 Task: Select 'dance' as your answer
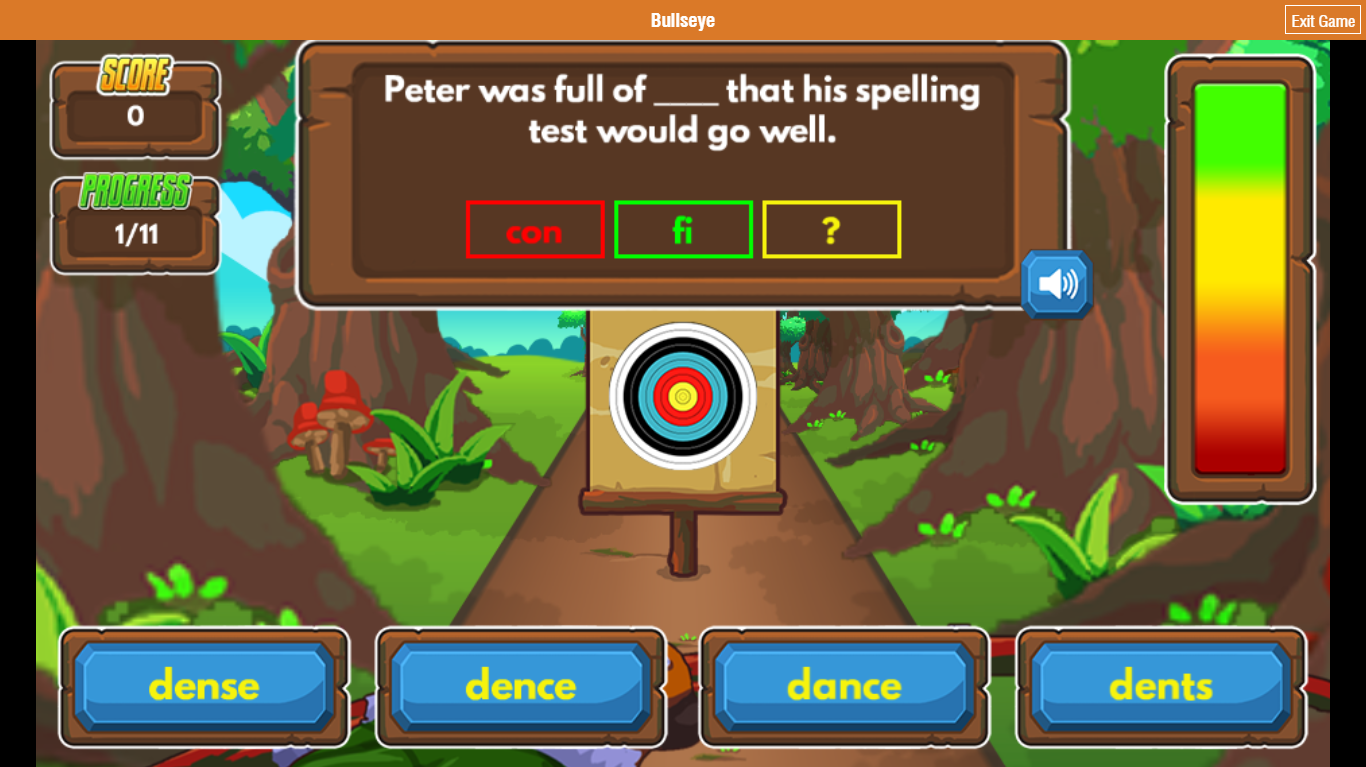click(x=844, y=686)
